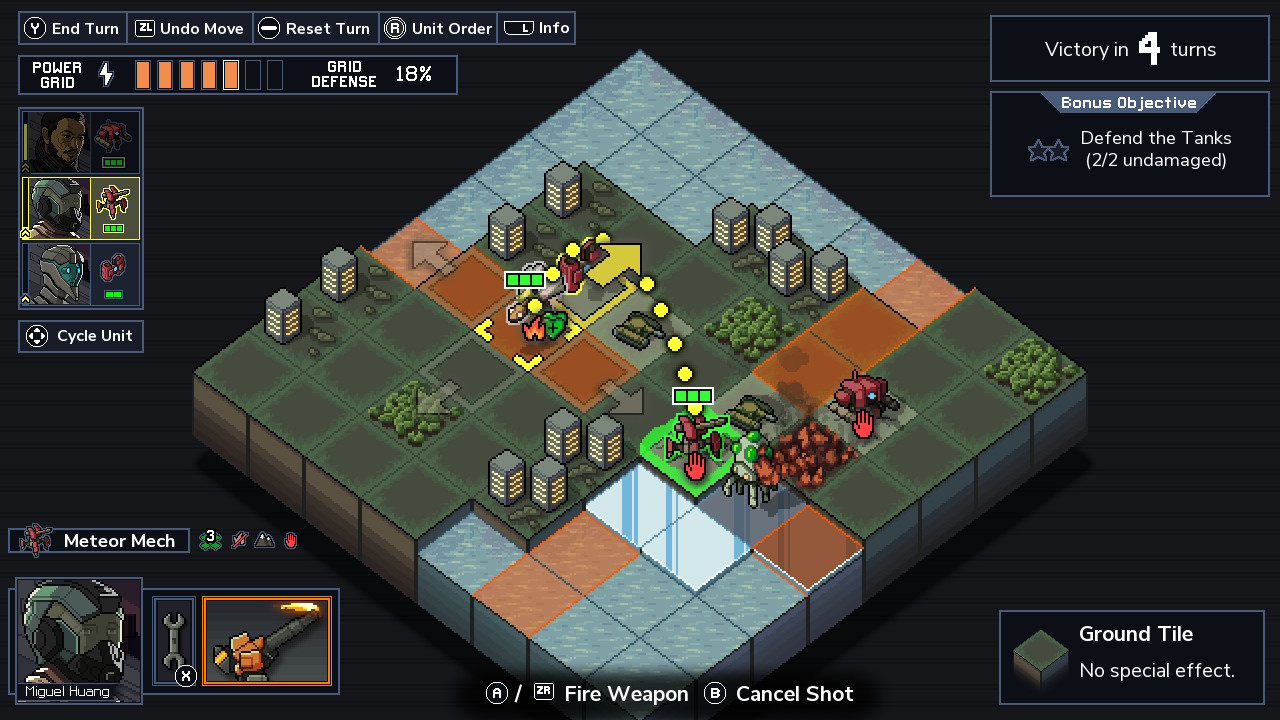Inspect the Ground Tile info panel
This screenshot has height=720, width=1280.
click(x=1131, y=656)
